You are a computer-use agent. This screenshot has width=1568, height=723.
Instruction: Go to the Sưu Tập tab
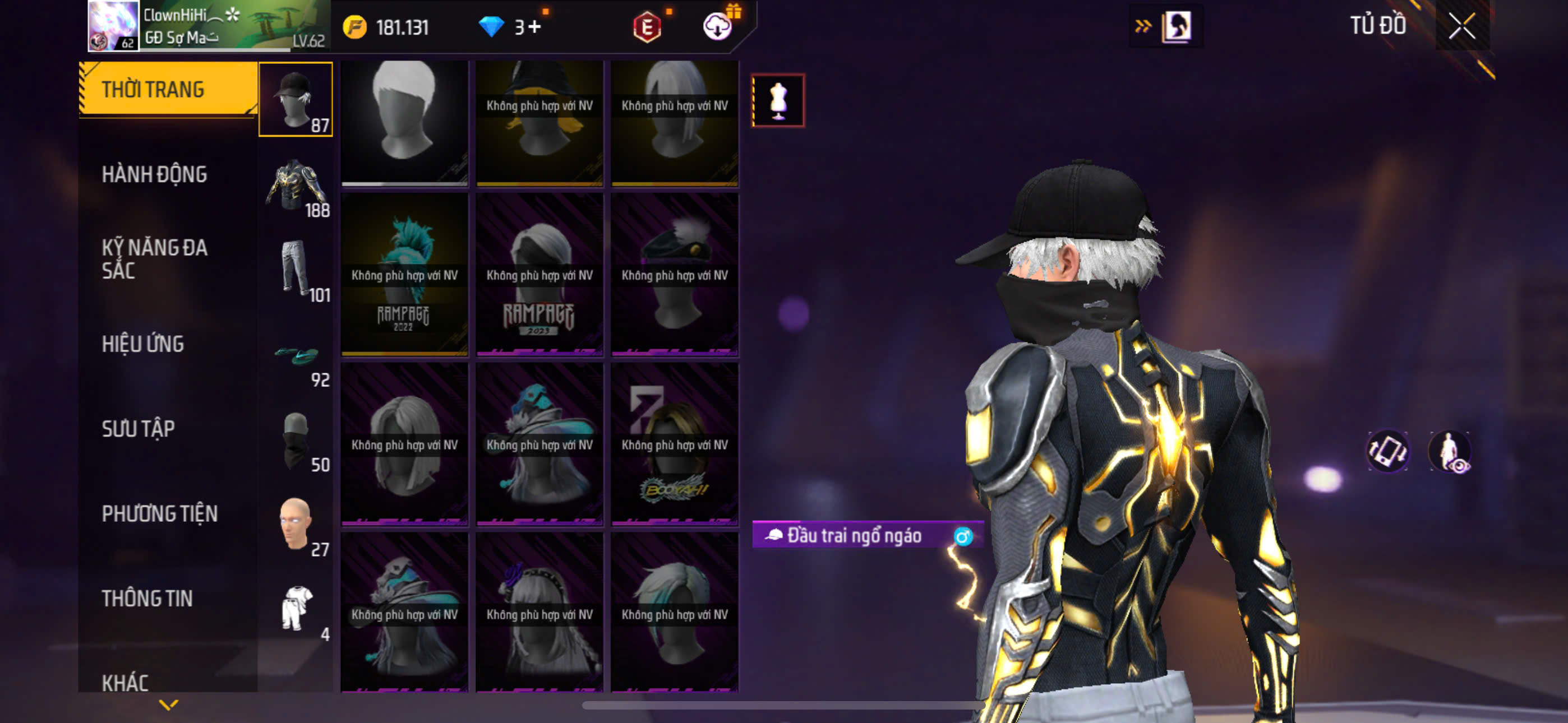click(138, 429)
